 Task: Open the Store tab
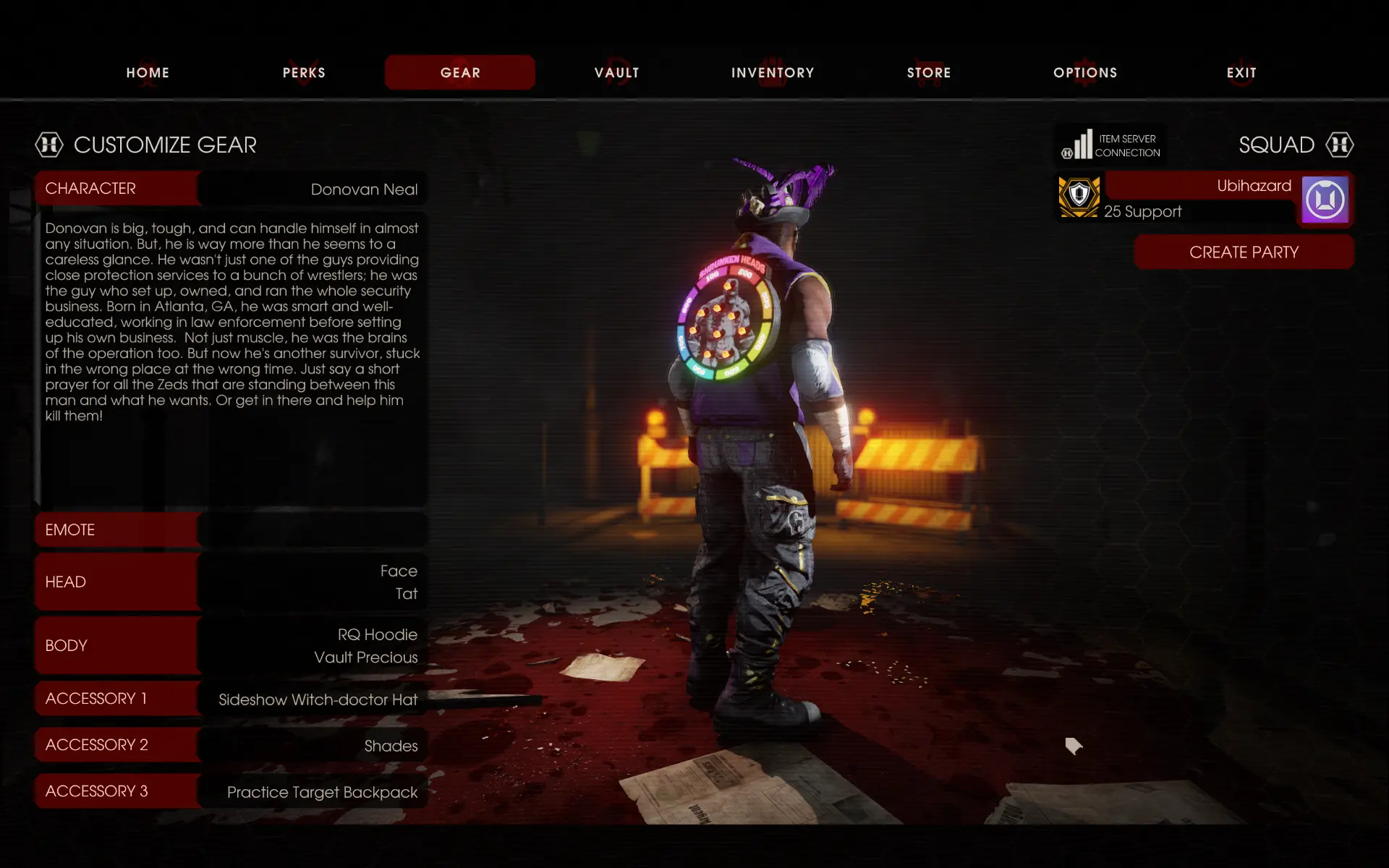929,72
